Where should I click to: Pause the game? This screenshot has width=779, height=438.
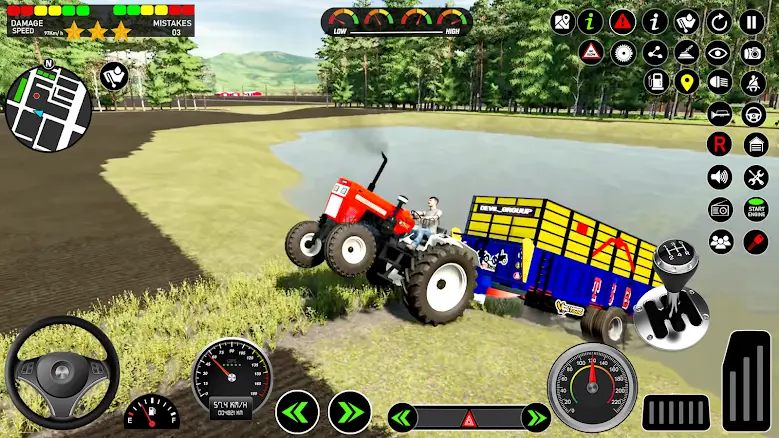click(752, 20)
